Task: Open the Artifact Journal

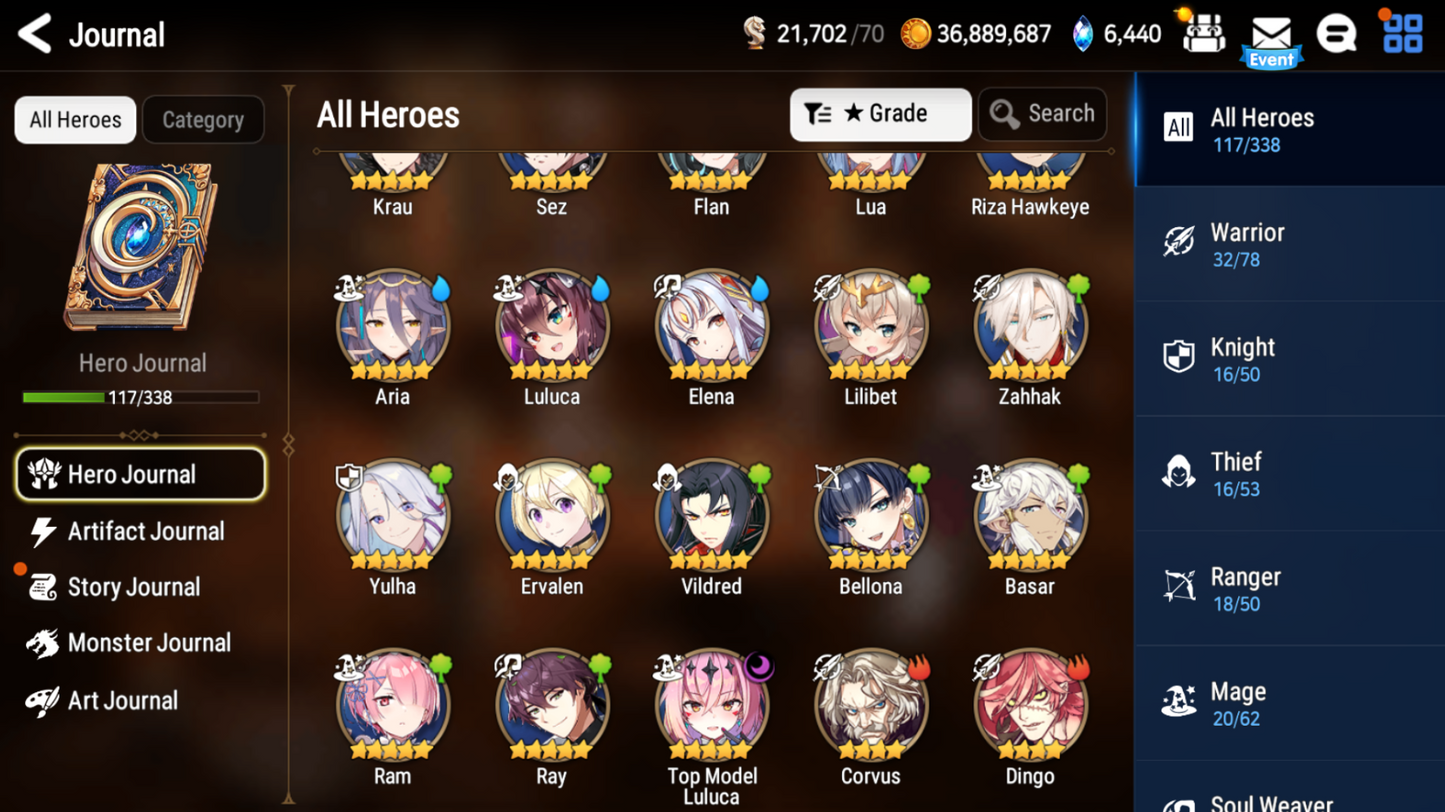Action: [x=145, y=532]
